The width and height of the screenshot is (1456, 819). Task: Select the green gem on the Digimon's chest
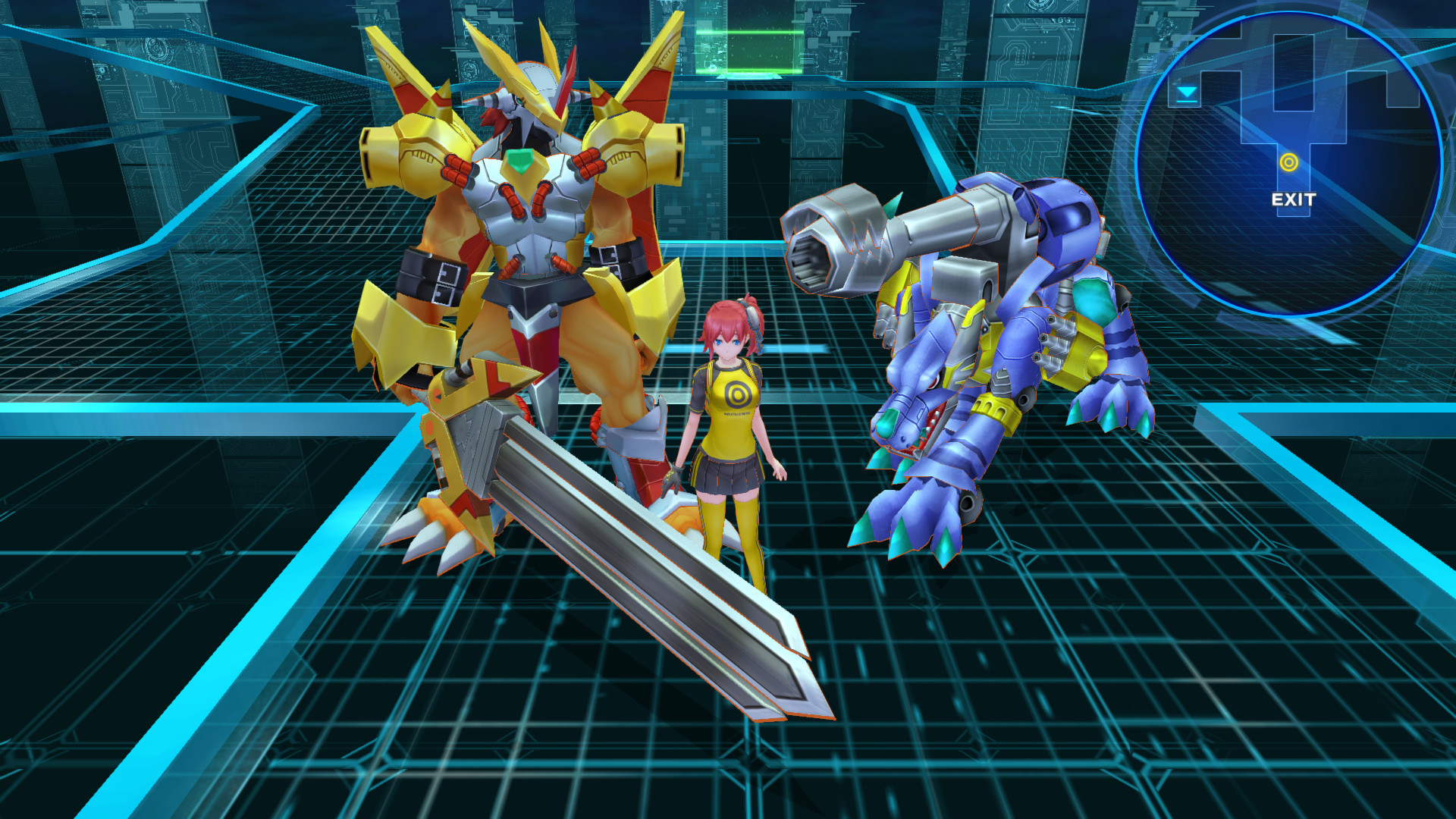click(523, 160)
